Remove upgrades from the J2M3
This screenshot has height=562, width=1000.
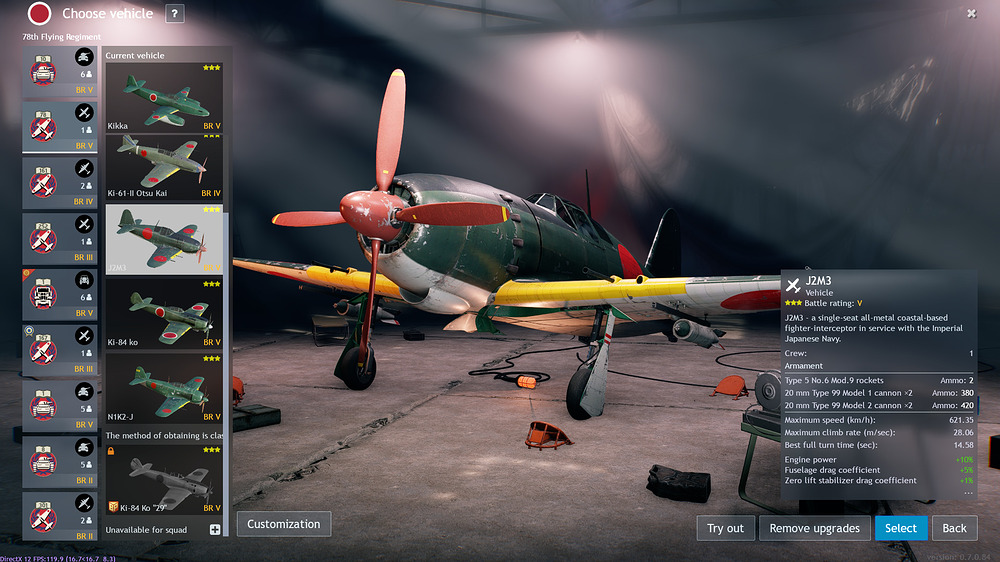click(x=814, y=528)
